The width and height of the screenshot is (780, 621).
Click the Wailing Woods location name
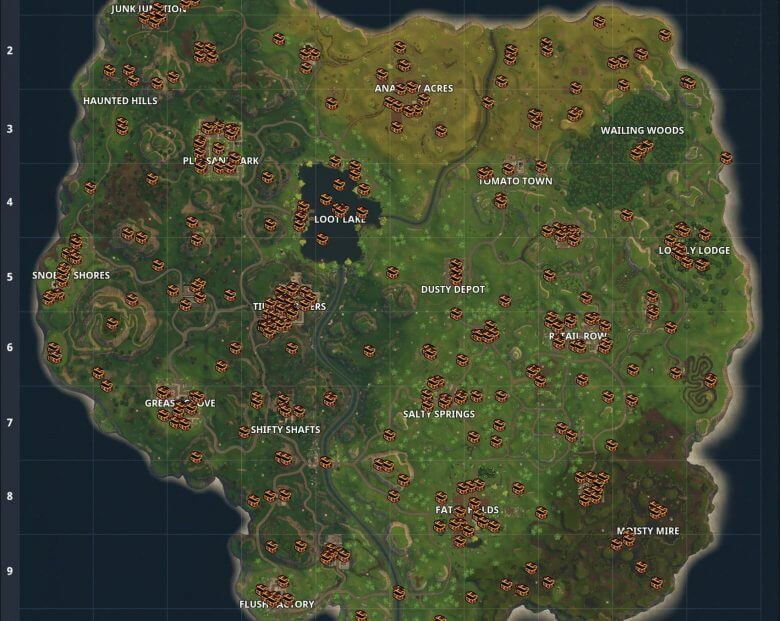pyautogui.click(x=642, y=131)
